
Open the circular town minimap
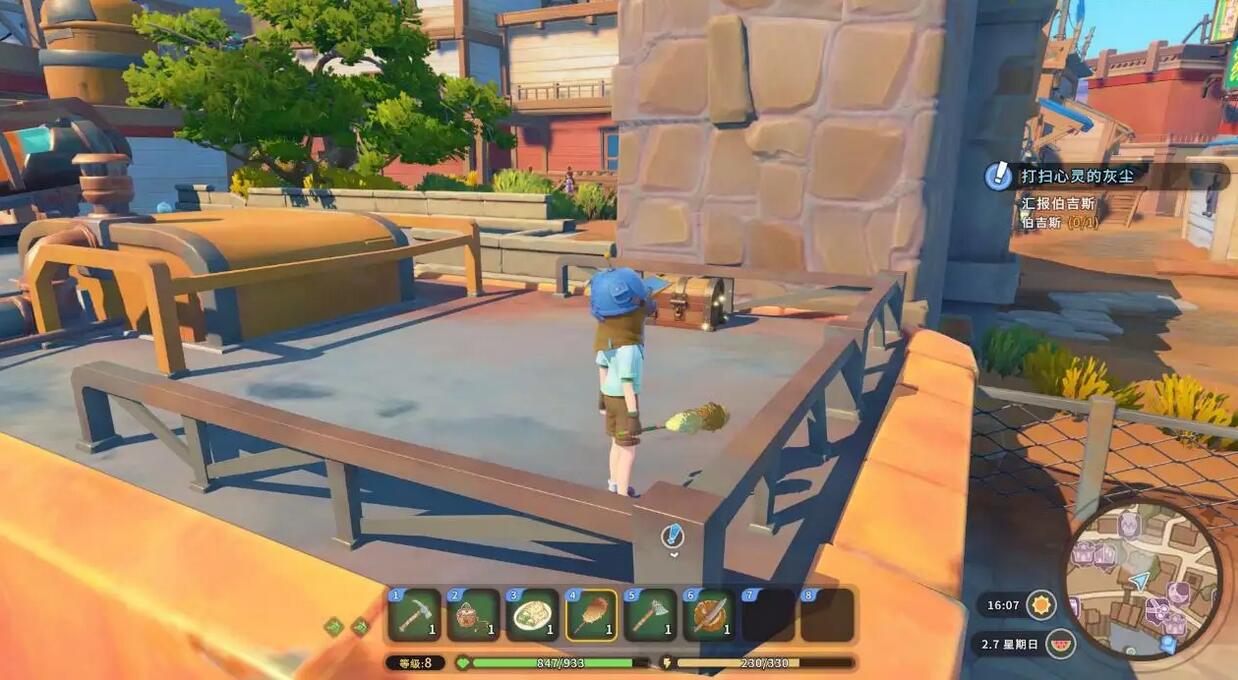(x=1142, y=578)
